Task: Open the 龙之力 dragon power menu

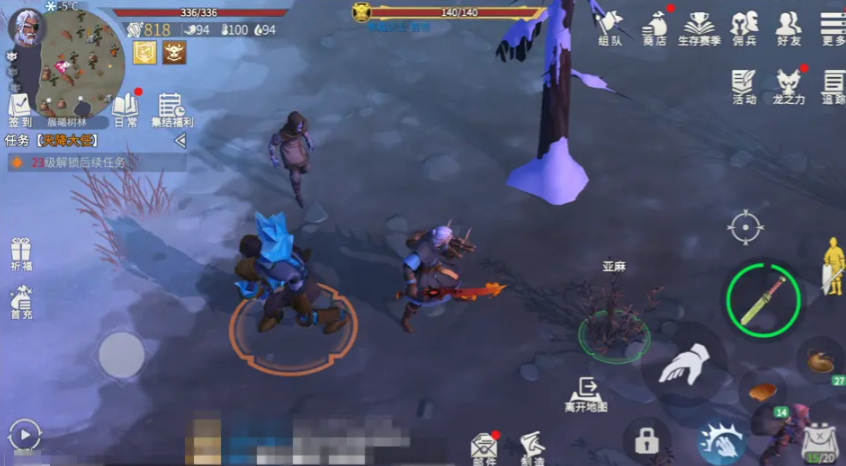Action: 789,86
